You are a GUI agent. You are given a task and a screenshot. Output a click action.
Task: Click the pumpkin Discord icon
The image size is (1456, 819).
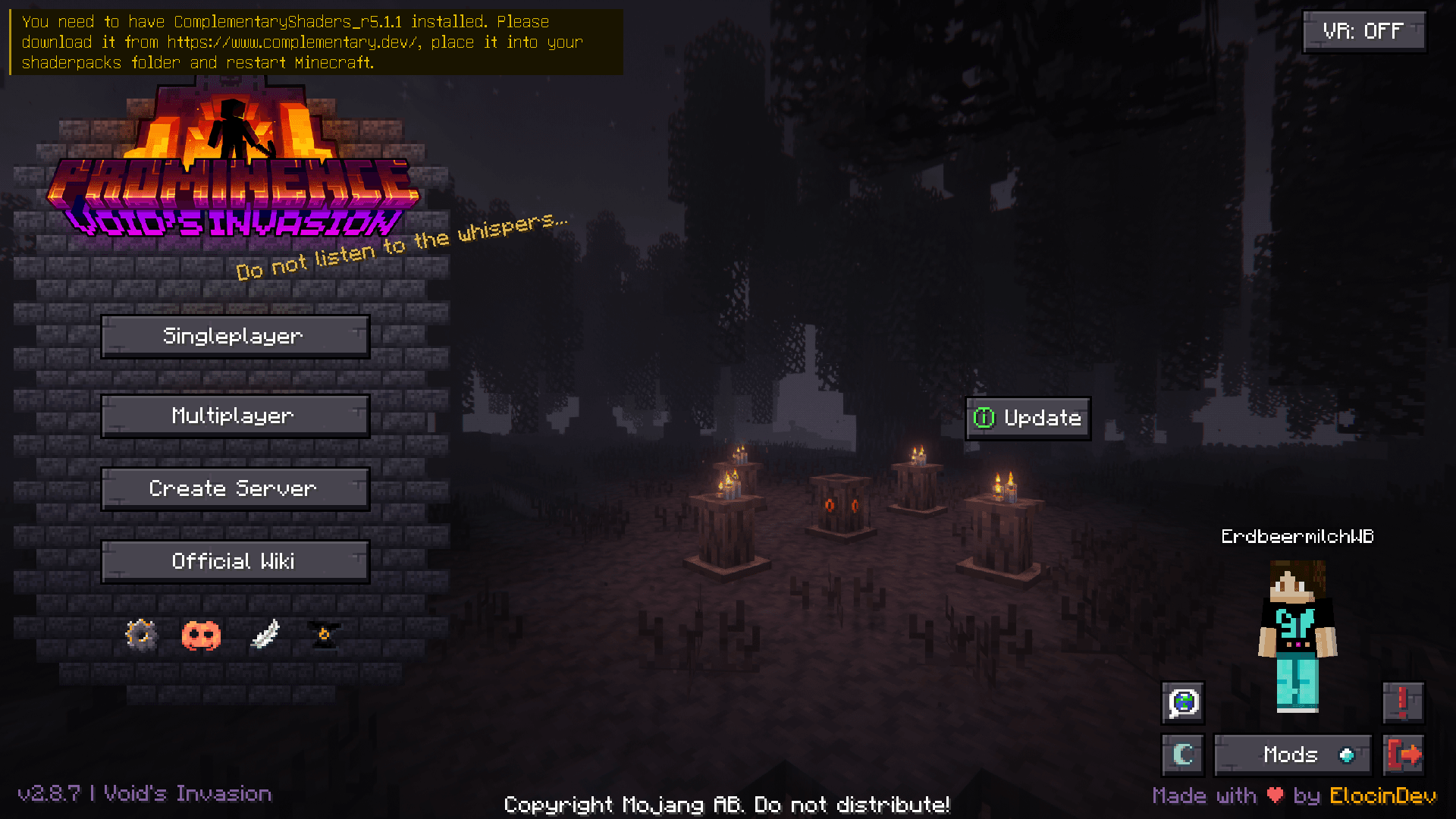tap(201, 635)
